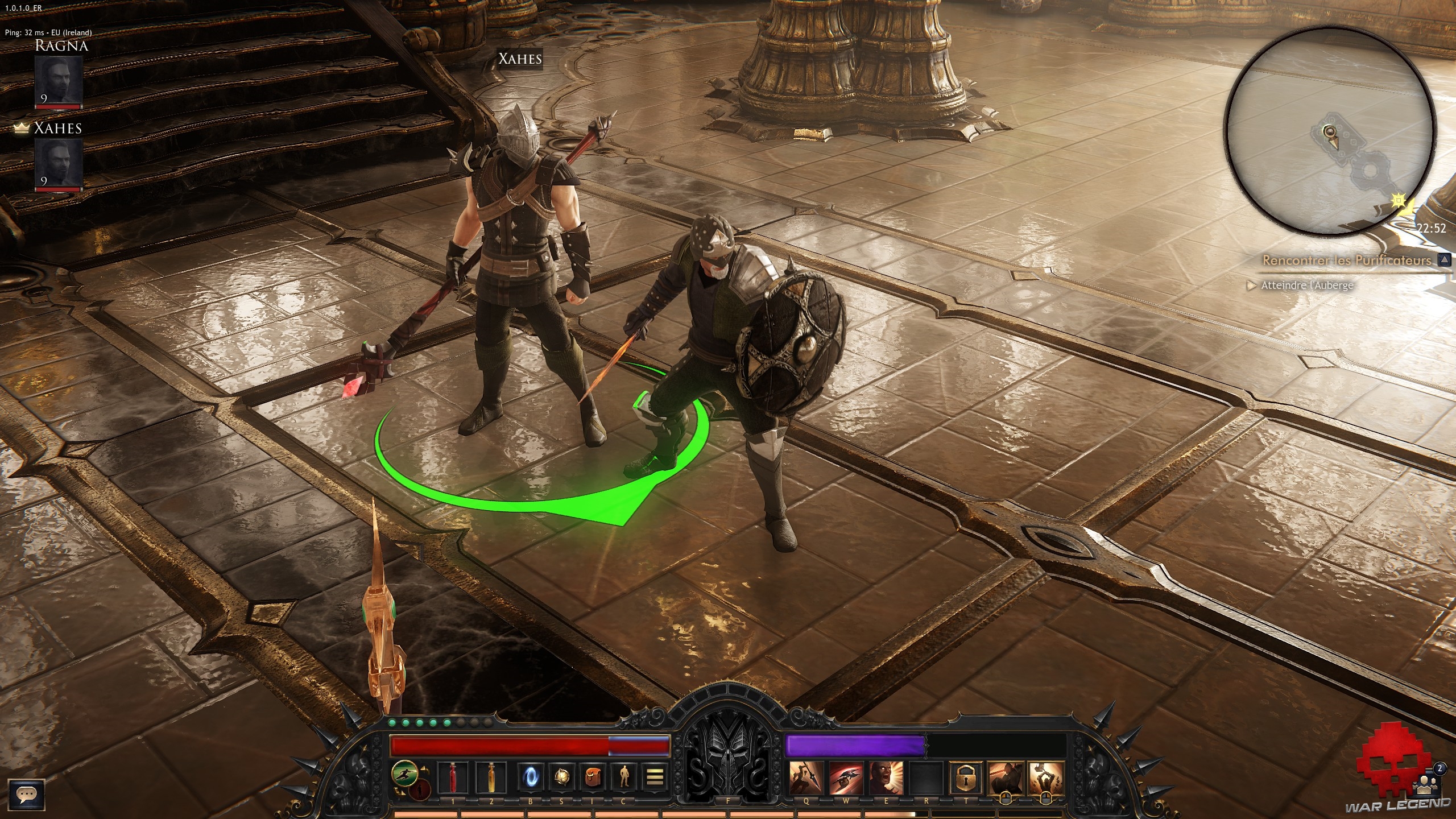Open the three-bar main menu button
Image resolution: width=1456 pixels, height=819 pixels.
pyautogui.click(x=655, y=777)
